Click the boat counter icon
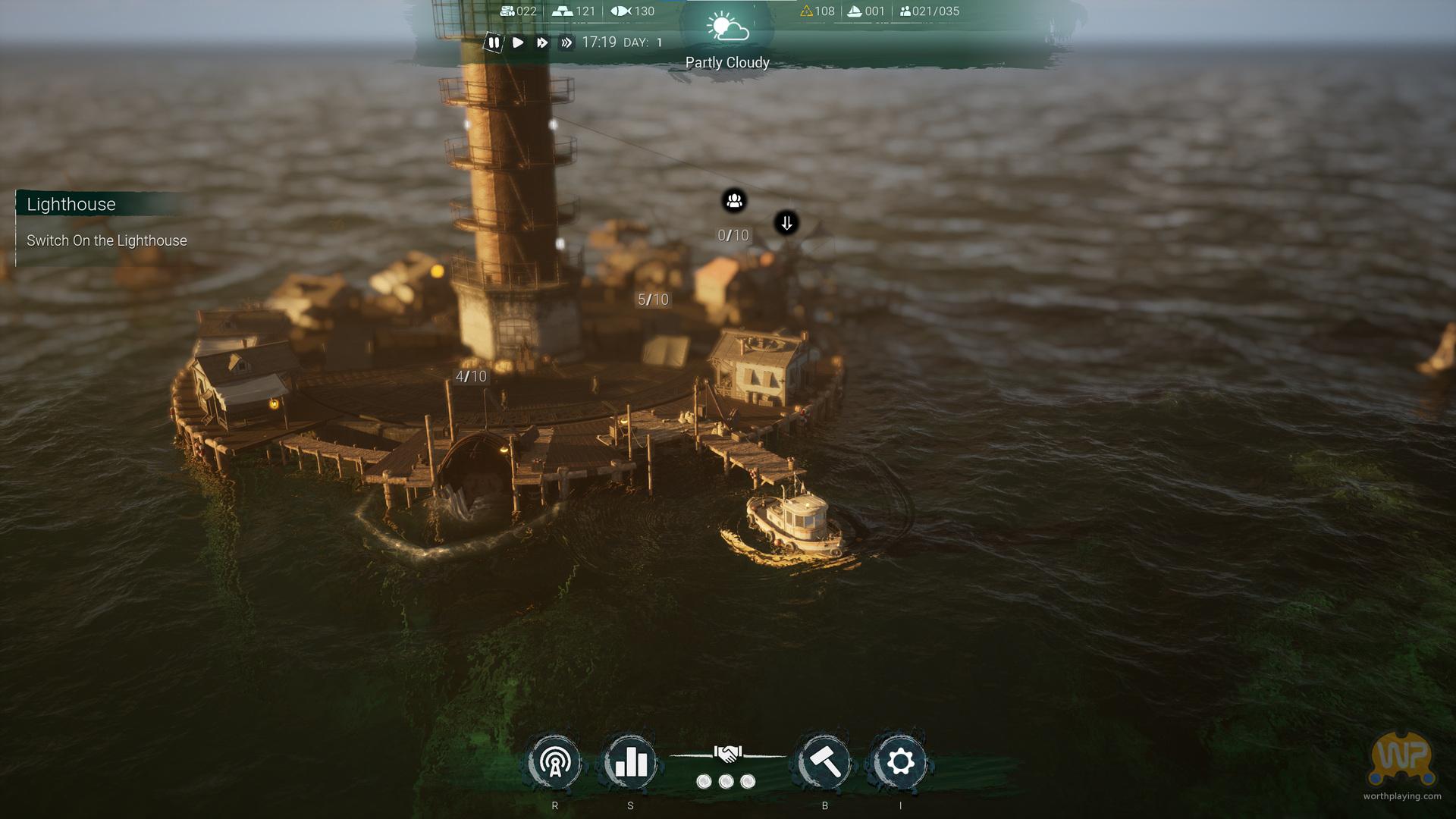 pyautogui.click(x=854, y=11)
